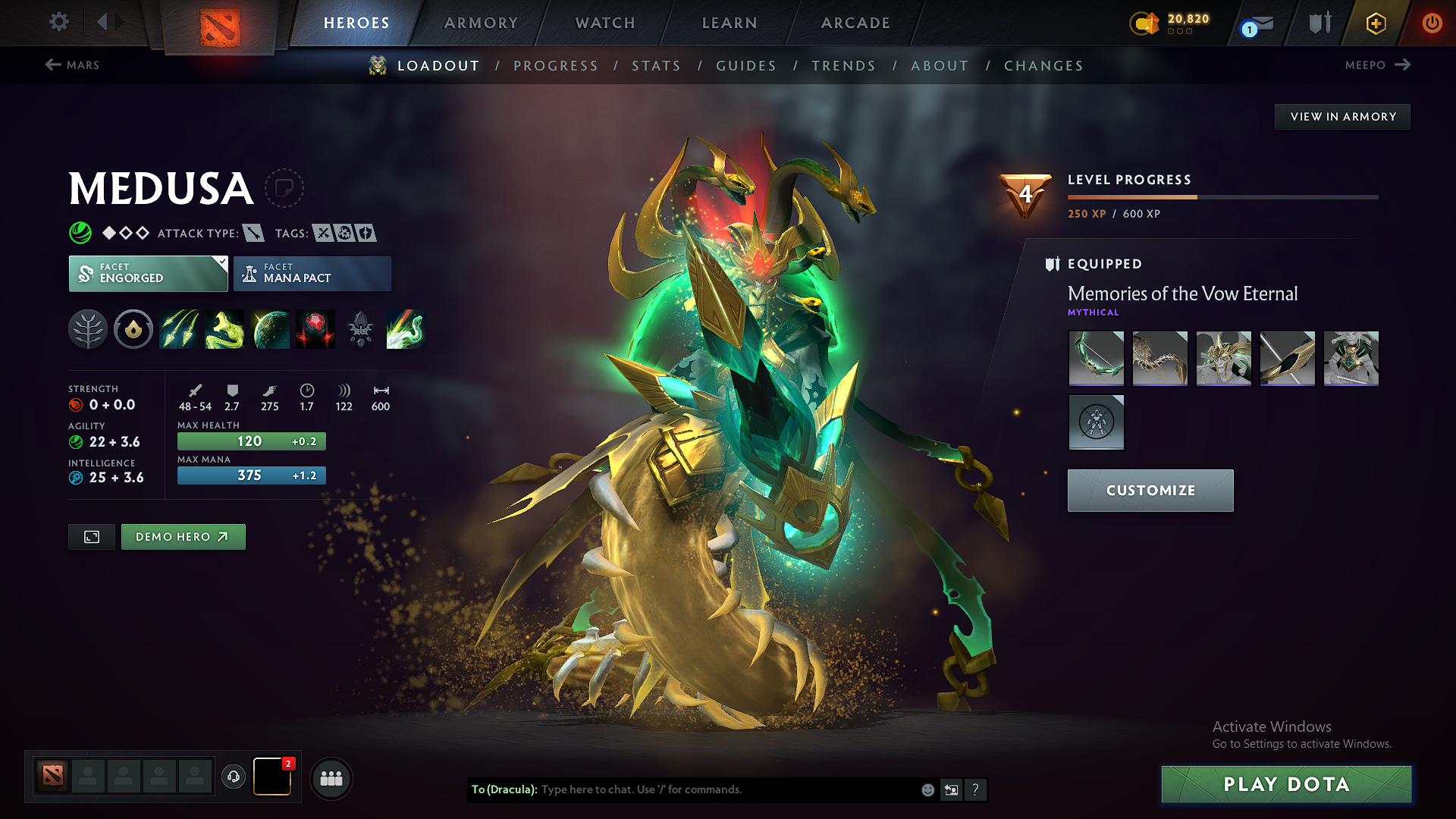1456x819 pixels.
Task: Open the settings gear icon
Action: [58, 22]
